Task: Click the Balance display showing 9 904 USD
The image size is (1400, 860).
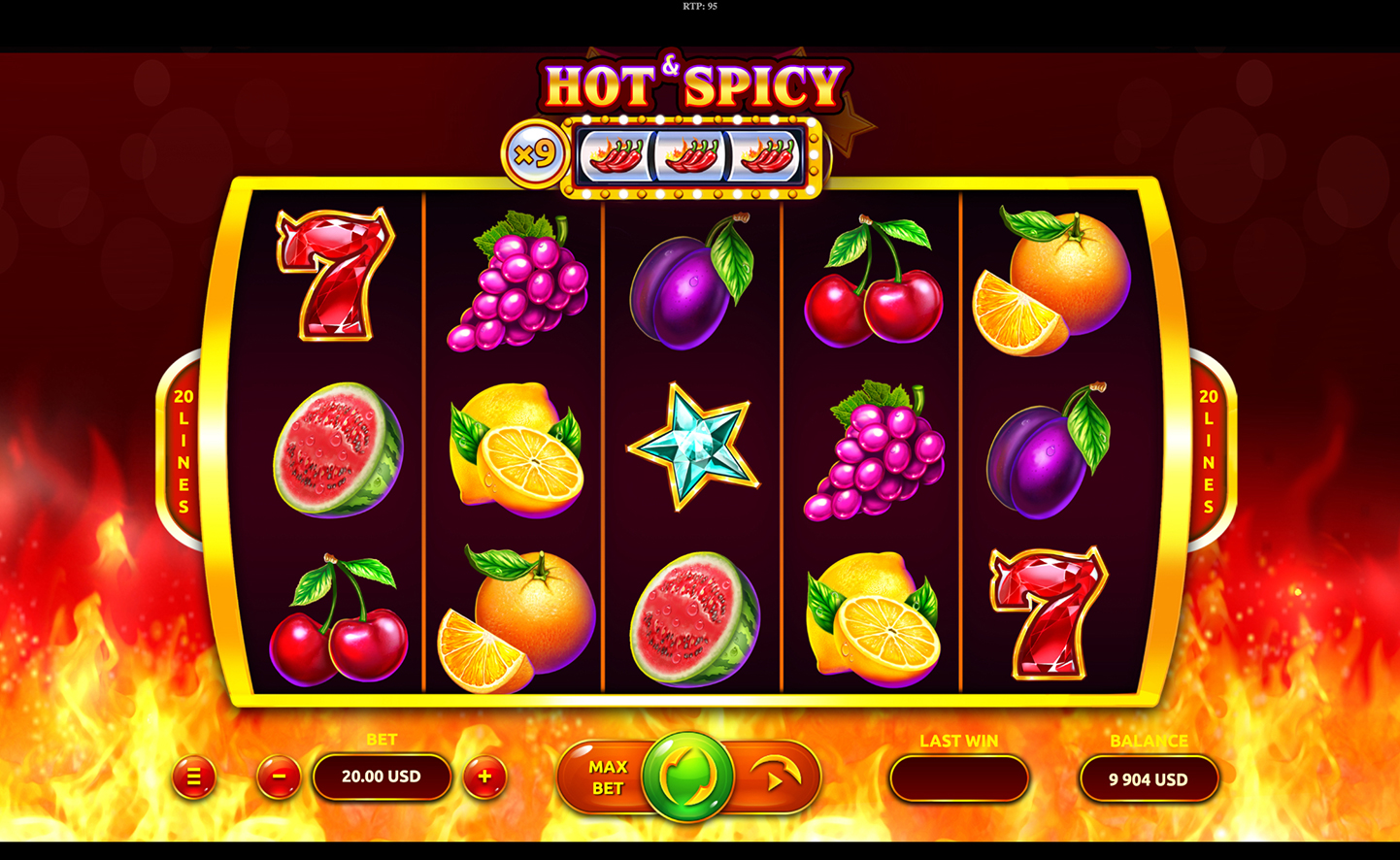Action: click(x=1149, y=777)
